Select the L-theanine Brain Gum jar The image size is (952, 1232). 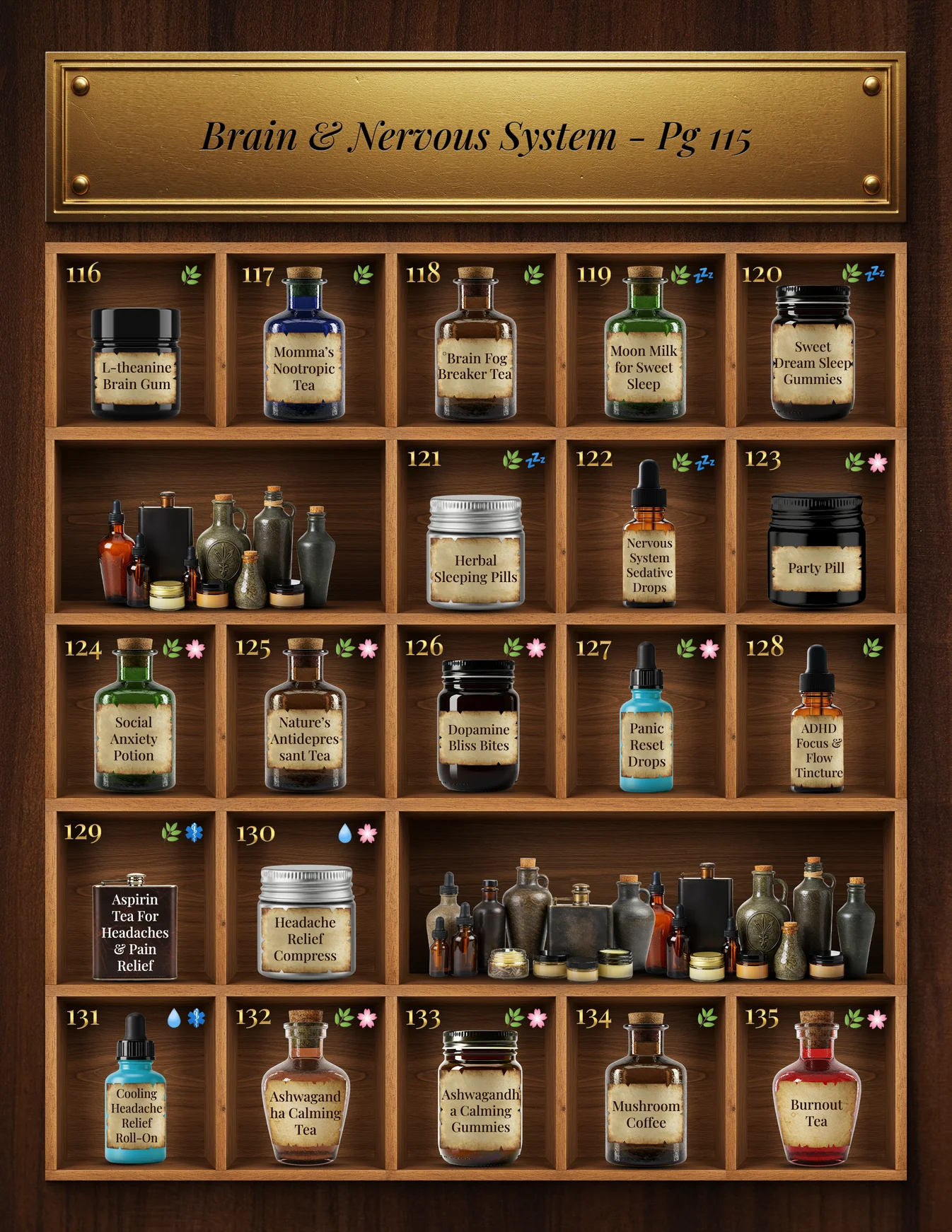(136, 365)
